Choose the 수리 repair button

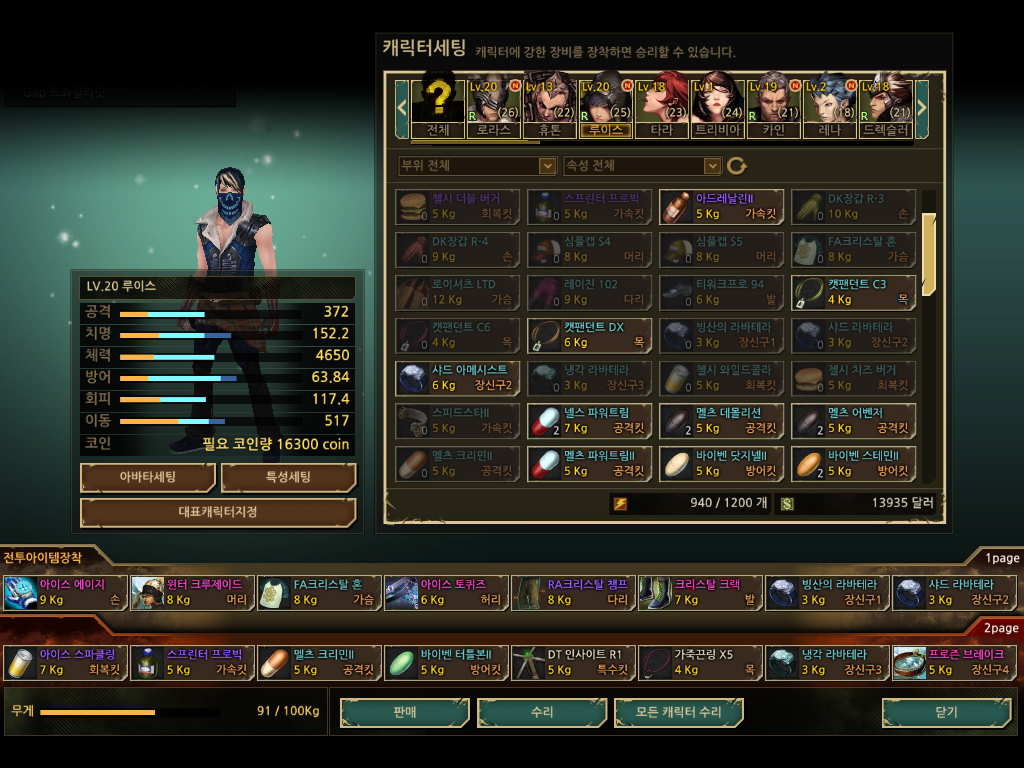pyautogui.click(x=541, y=712)
